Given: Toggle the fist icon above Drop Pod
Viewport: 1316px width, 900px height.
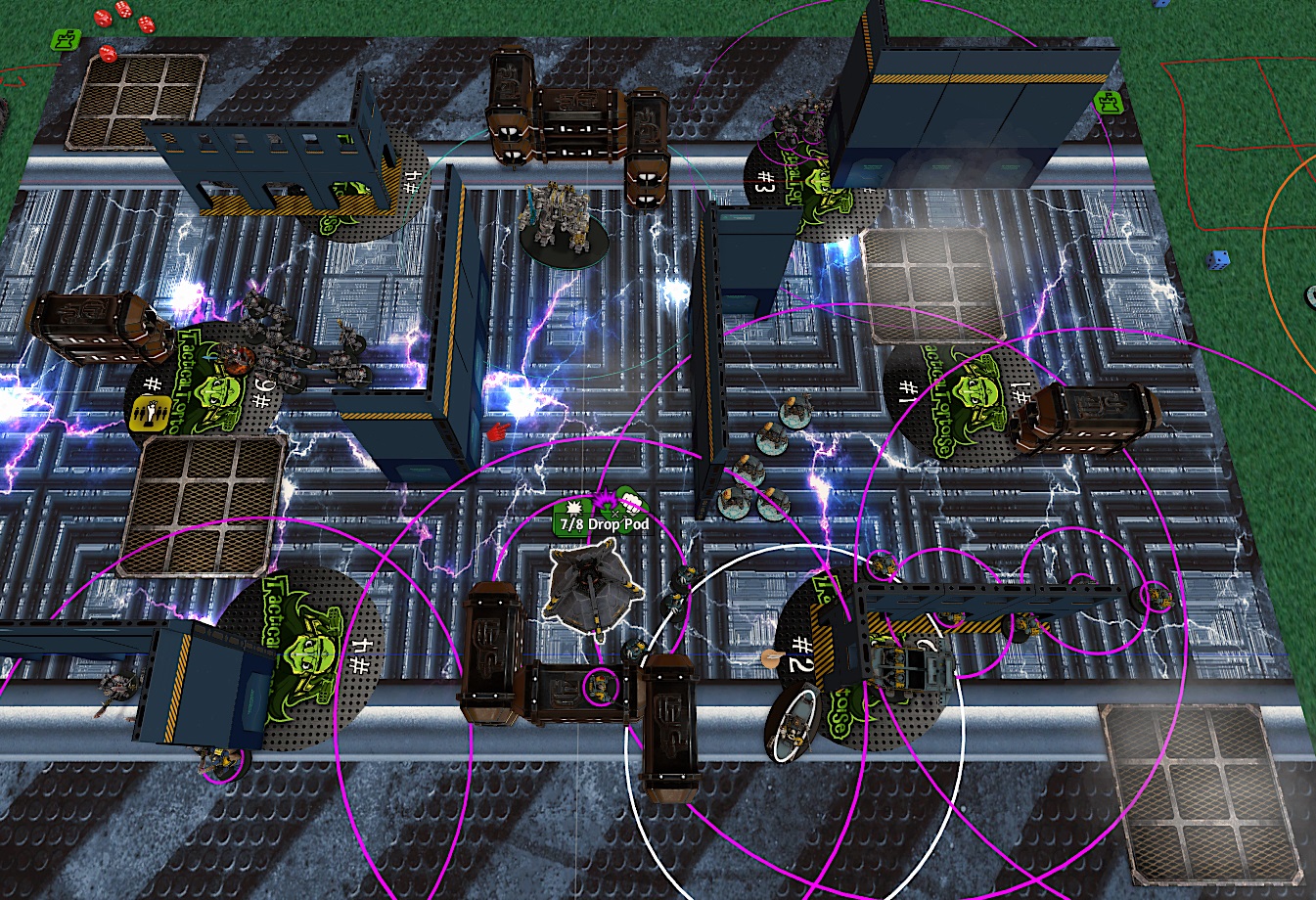Looking at the screenshot, I should click(x=631, y=503).
